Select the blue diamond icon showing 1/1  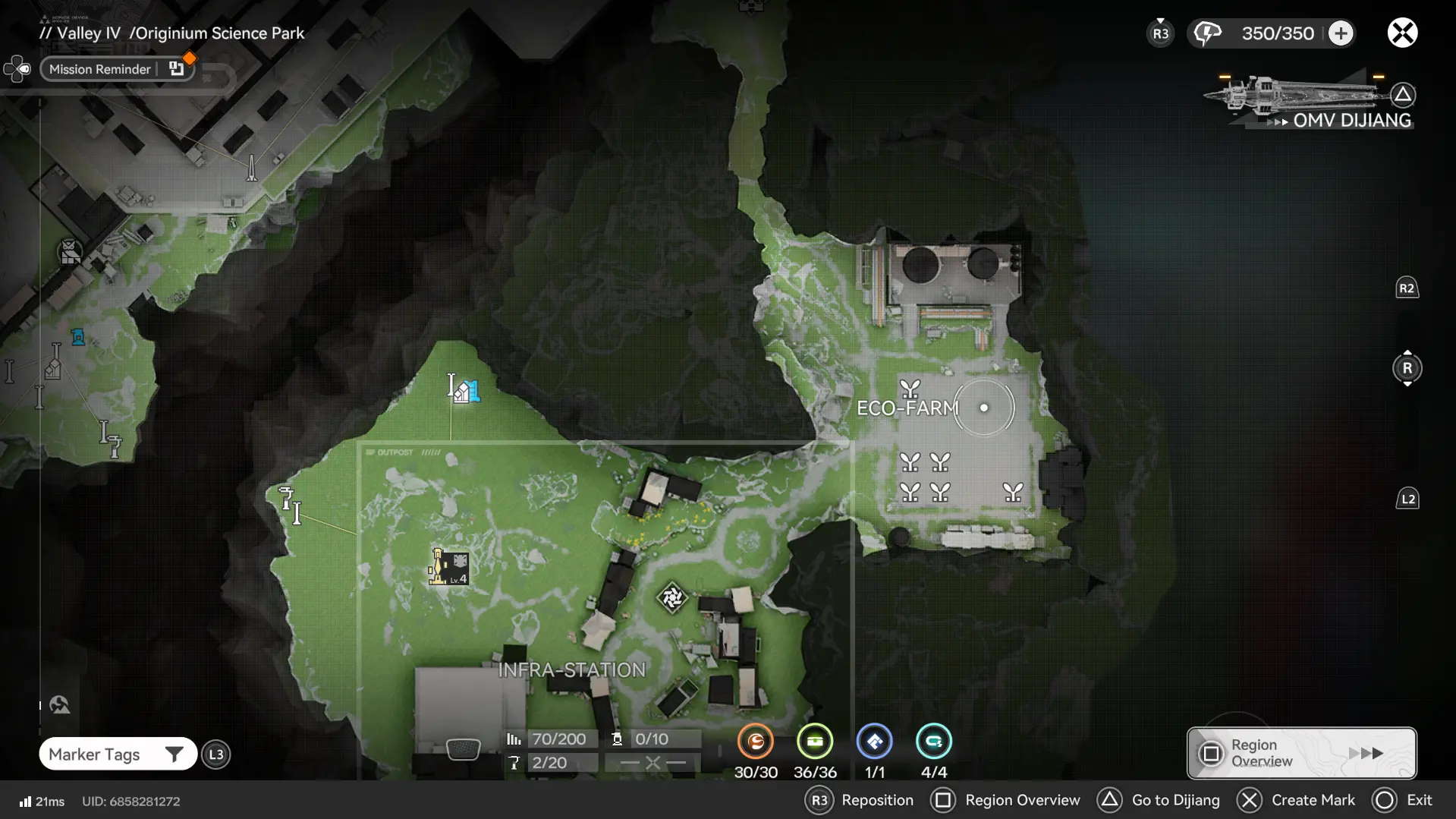[x=875, y=742]
